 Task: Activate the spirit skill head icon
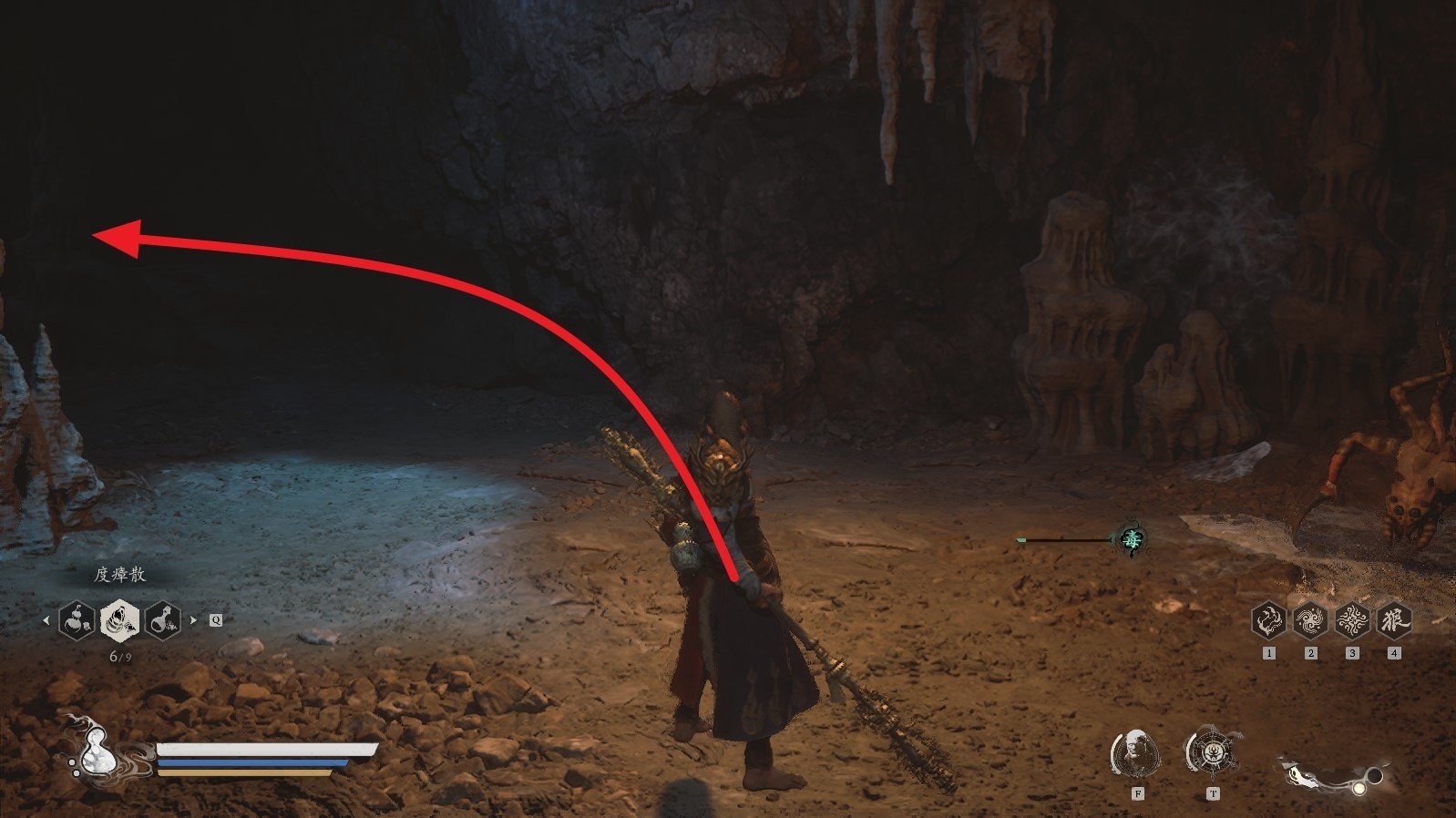click(1135, 753)
